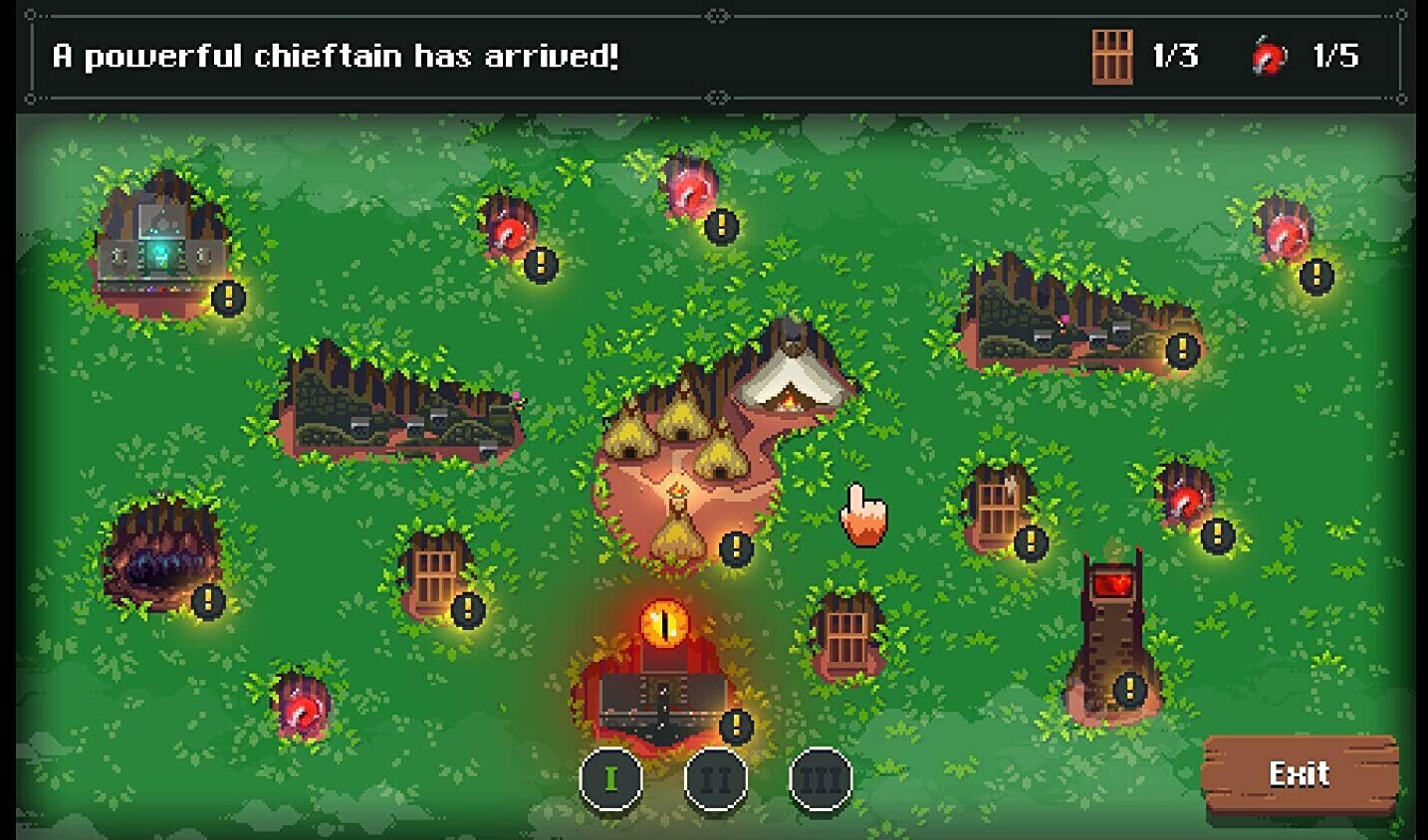Screen dimensions: 1428x840
Task: Select the stage I button
Action: coord(610,778)
